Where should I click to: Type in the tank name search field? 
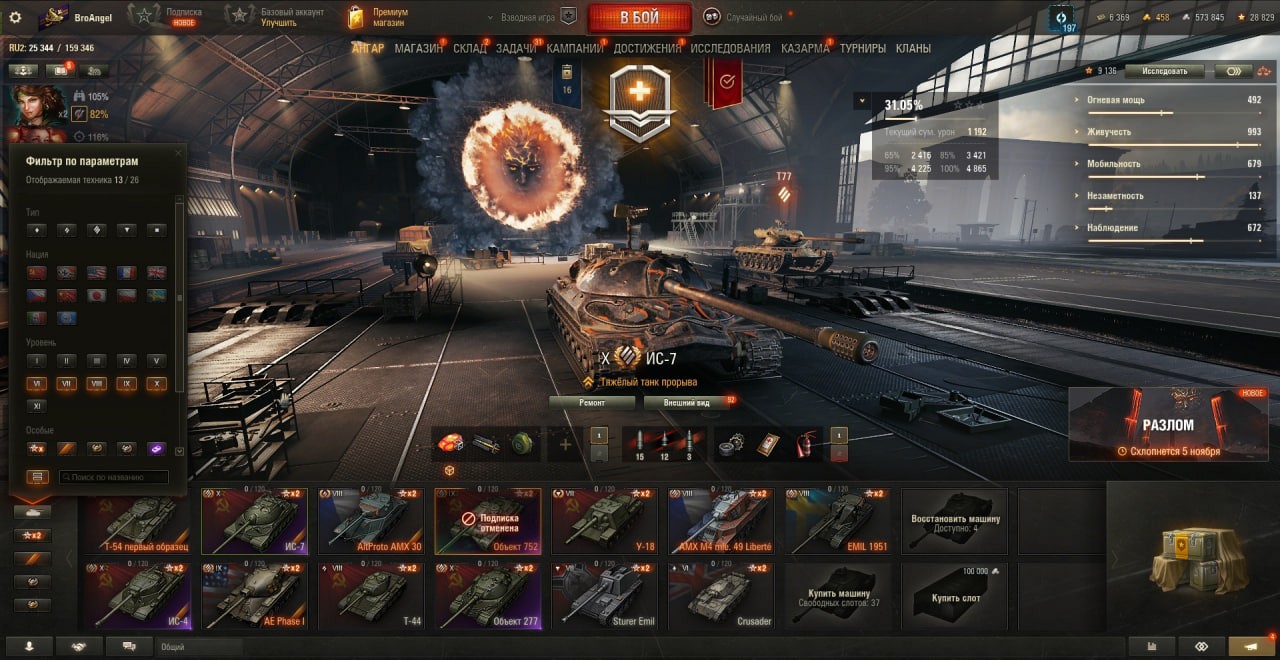pos(113,478)
